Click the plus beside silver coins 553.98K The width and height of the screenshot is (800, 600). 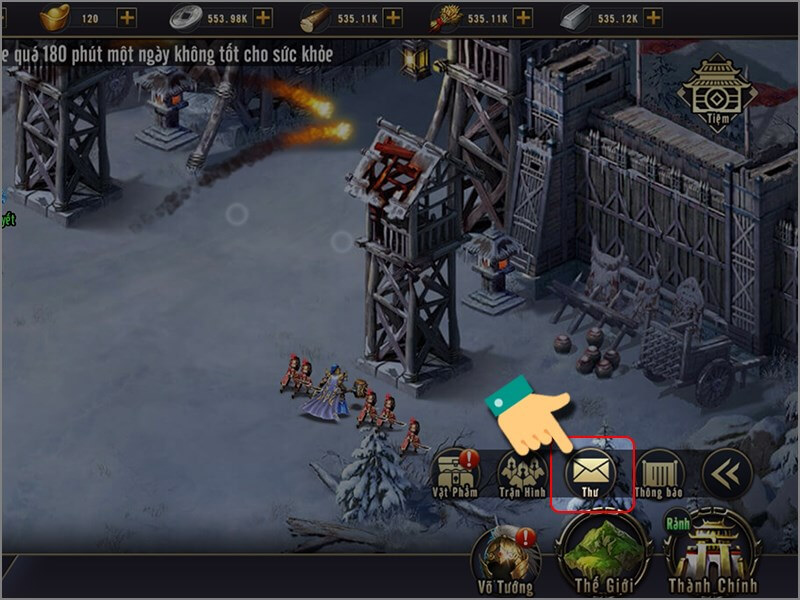coord(262,17)
